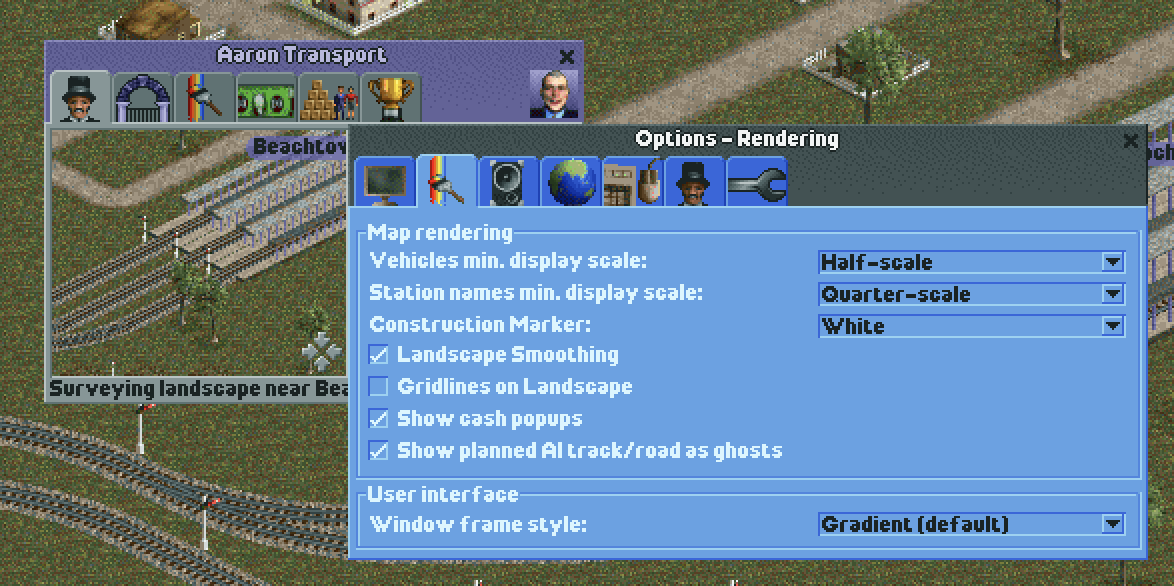Open the Window frame style dropdown
Screen dimensions: 1174x586
click(1112, 524)
